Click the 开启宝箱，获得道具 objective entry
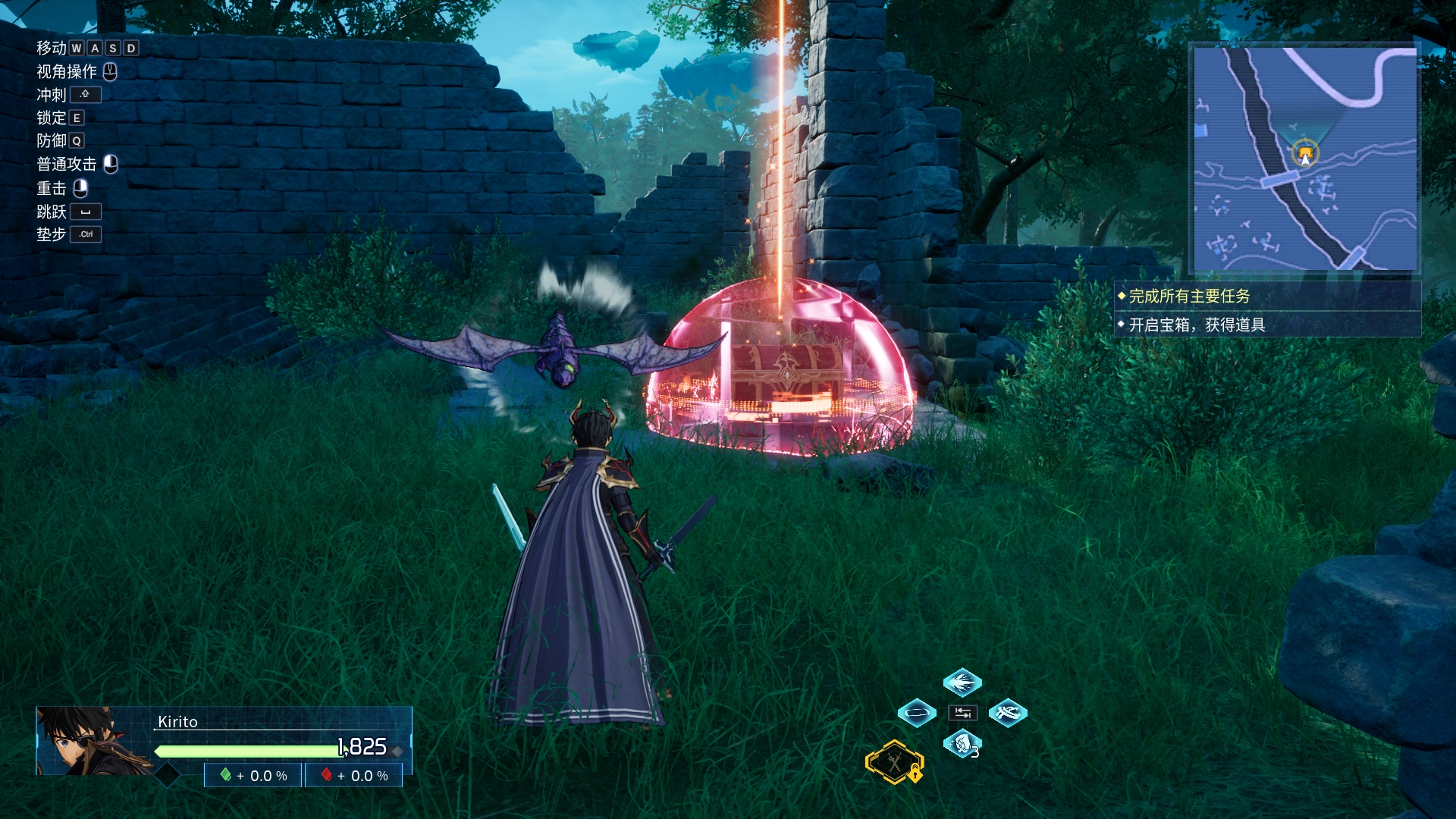This screenshot has width=1456, height=819. click(x=1197, y=325)
